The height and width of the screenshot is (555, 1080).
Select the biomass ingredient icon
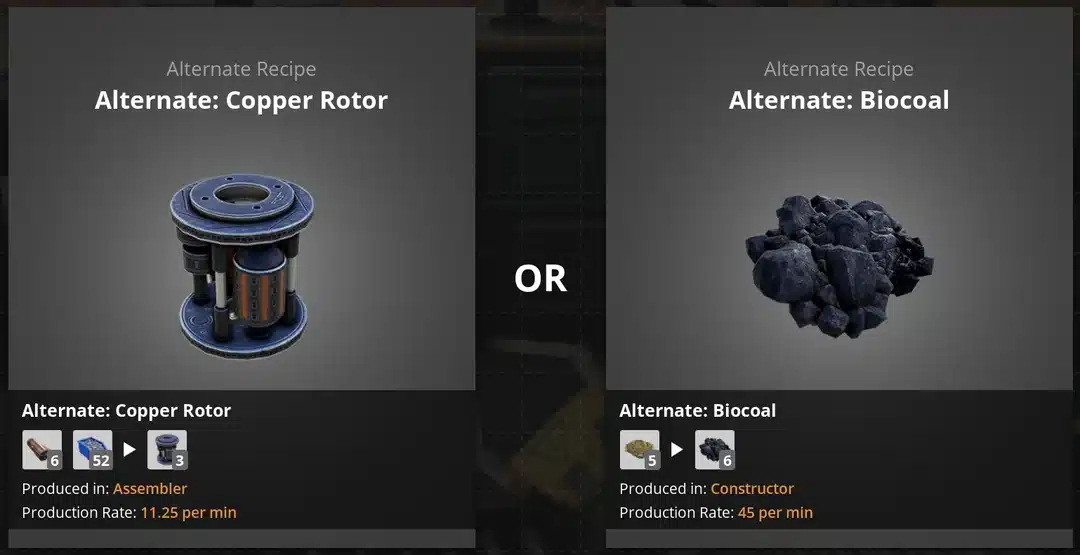click(639, 450)
